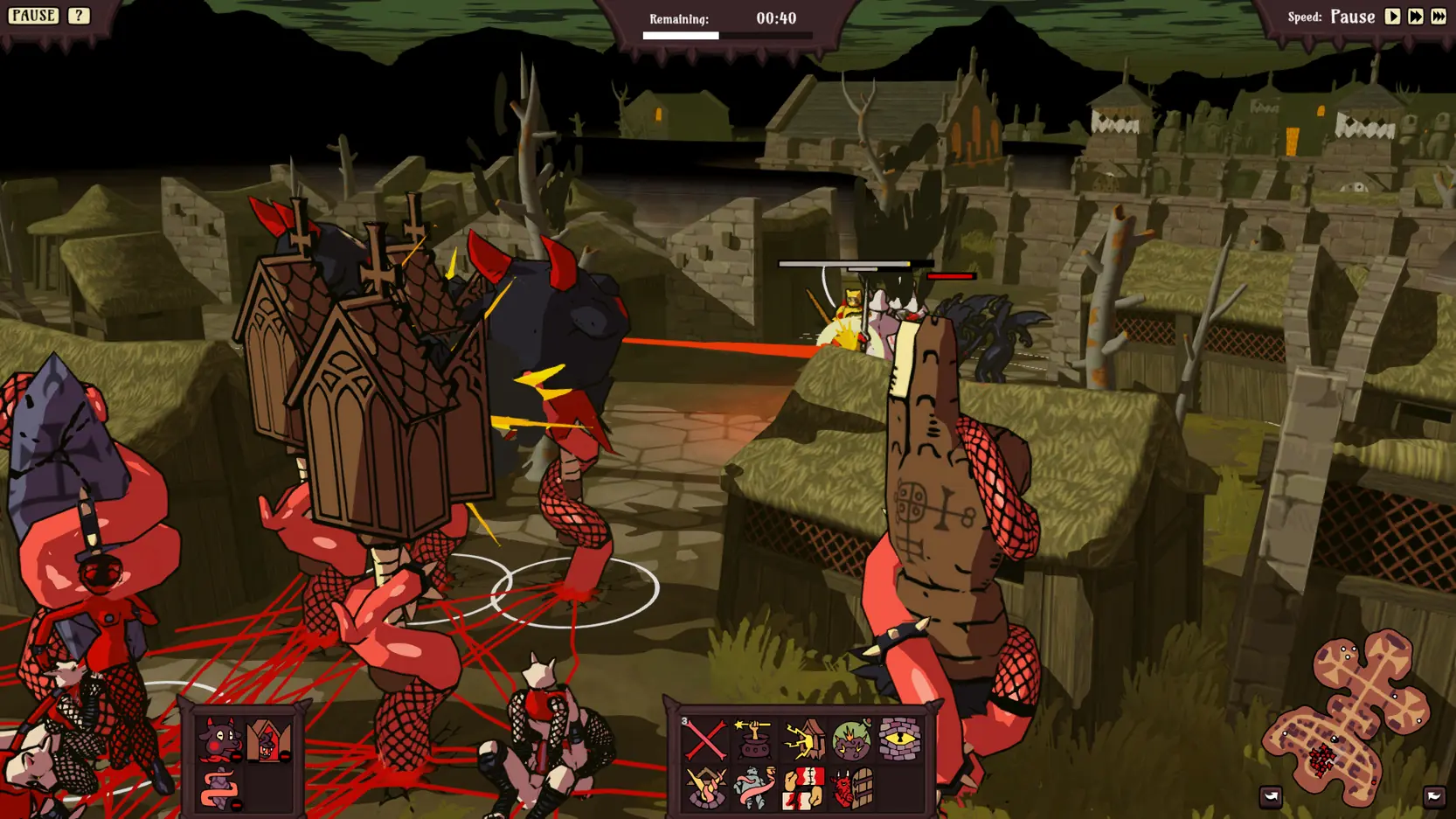Click the cross-shaped minimap
The height and width of the screenshot is (819, 1456).
1349,715
